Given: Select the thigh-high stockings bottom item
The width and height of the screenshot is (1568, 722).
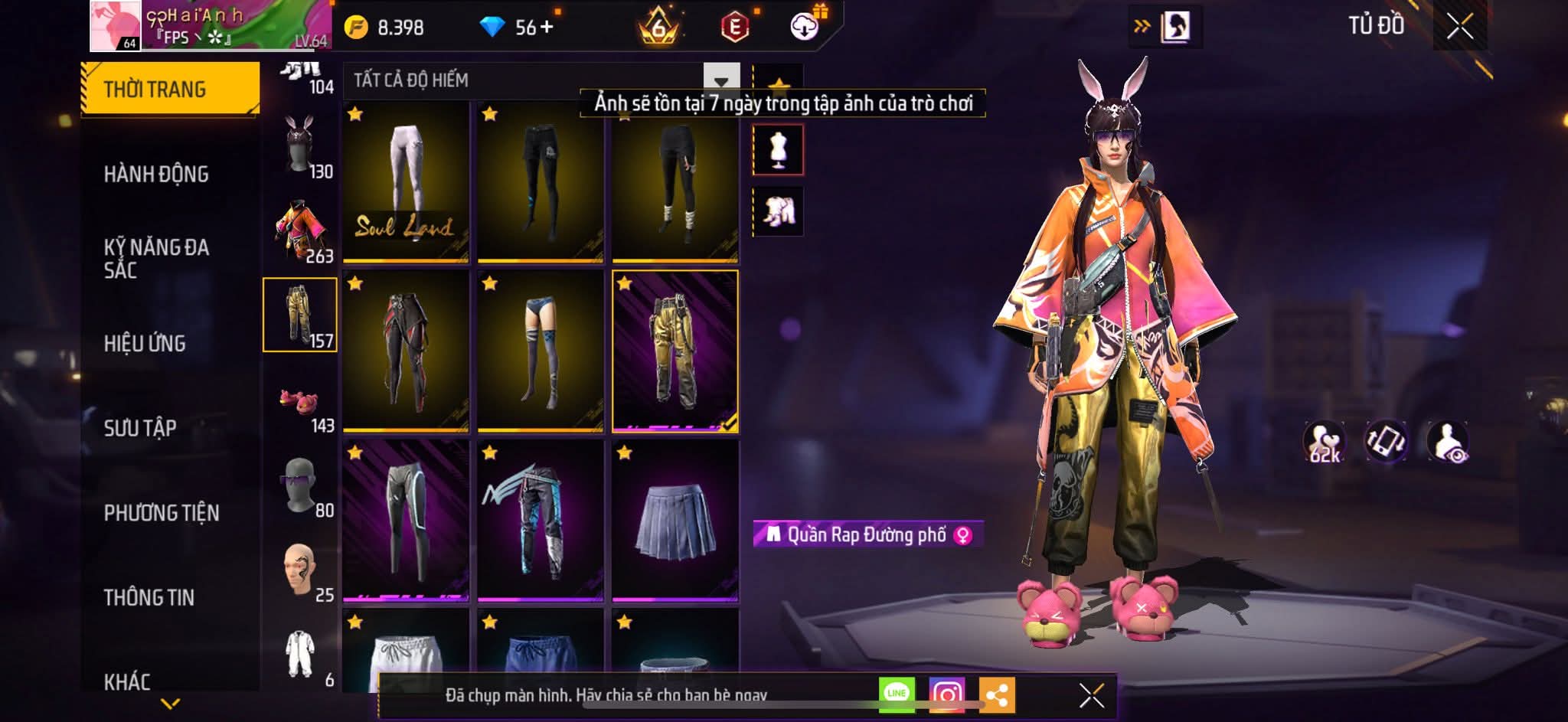Looking at the screenshot, I should [541, 351].
